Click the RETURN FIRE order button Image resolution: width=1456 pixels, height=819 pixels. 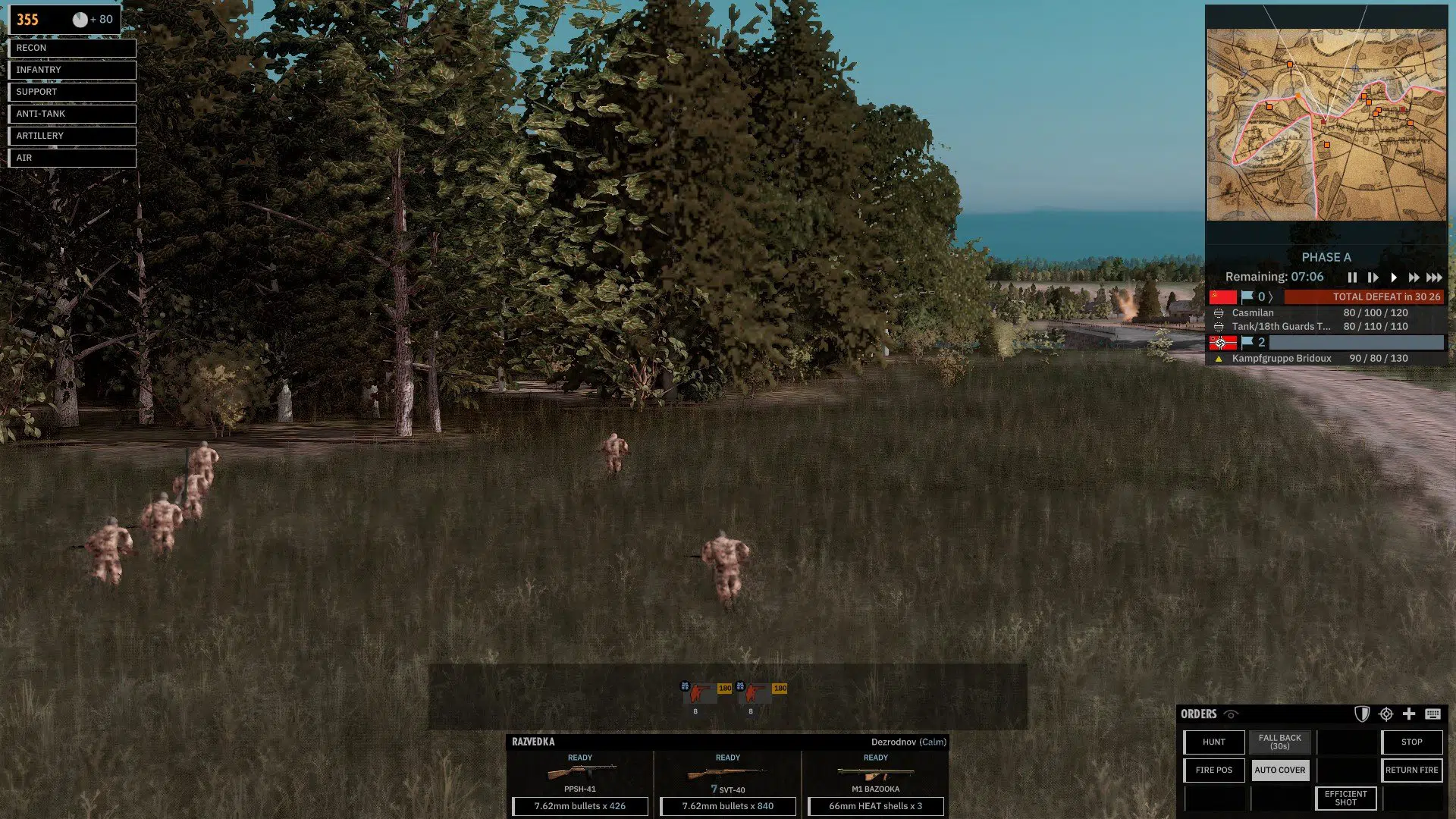pyautogui.click(x=1411, y=770)
